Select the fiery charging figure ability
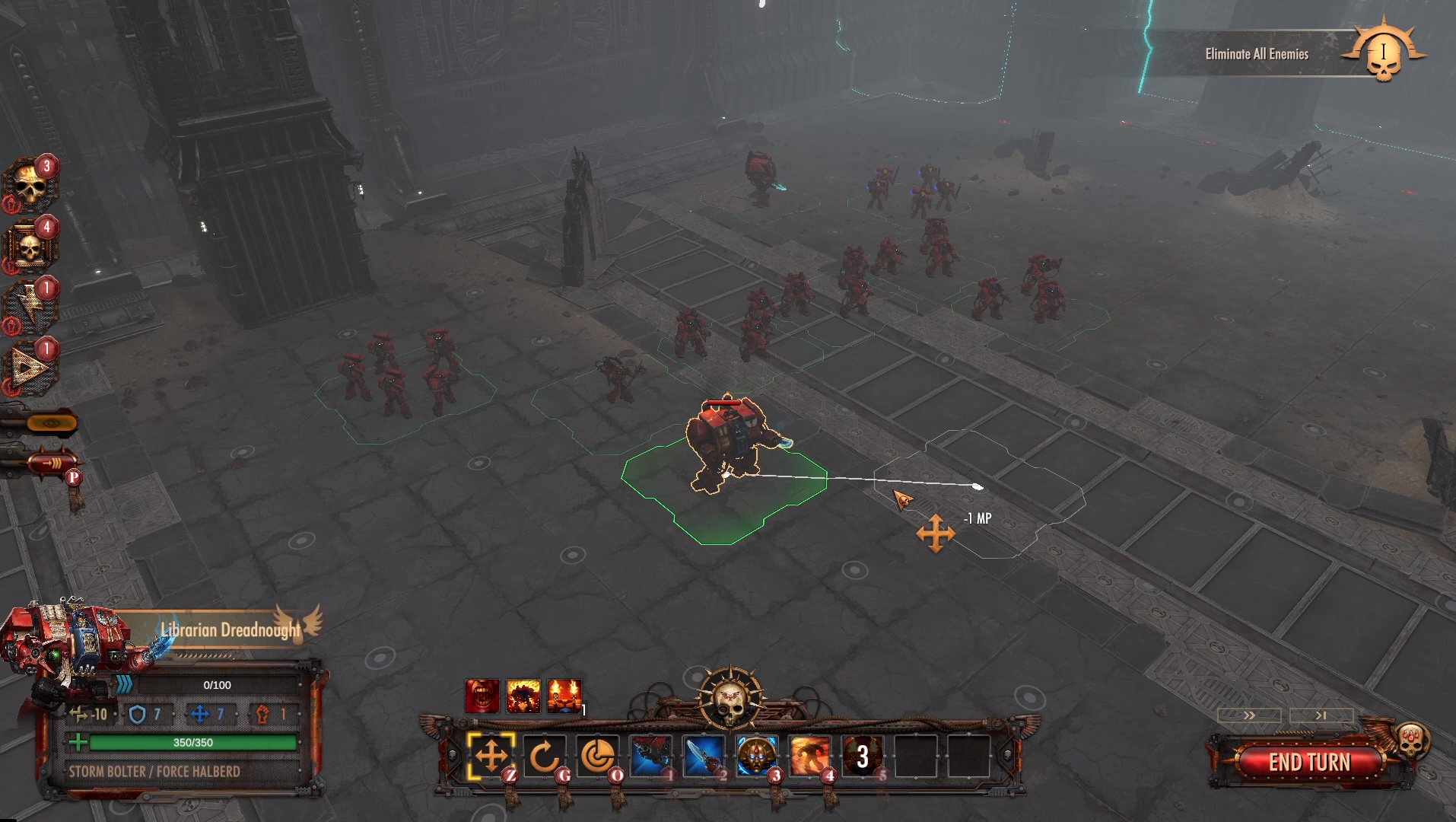The image size is (1456, 822). [809, 757]
